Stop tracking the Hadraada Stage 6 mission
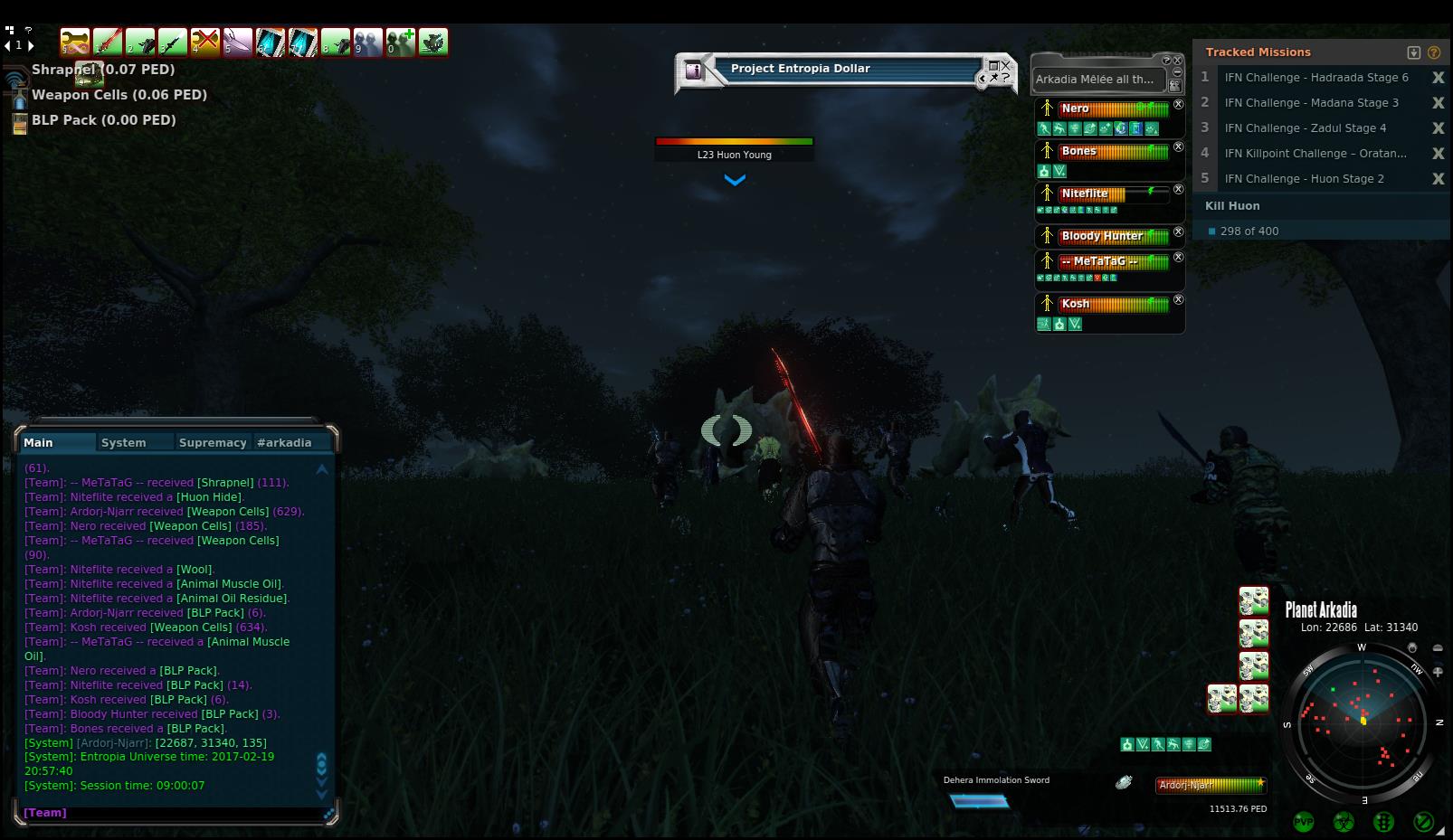This screenshot has width=1453, height=840. 1438,78
